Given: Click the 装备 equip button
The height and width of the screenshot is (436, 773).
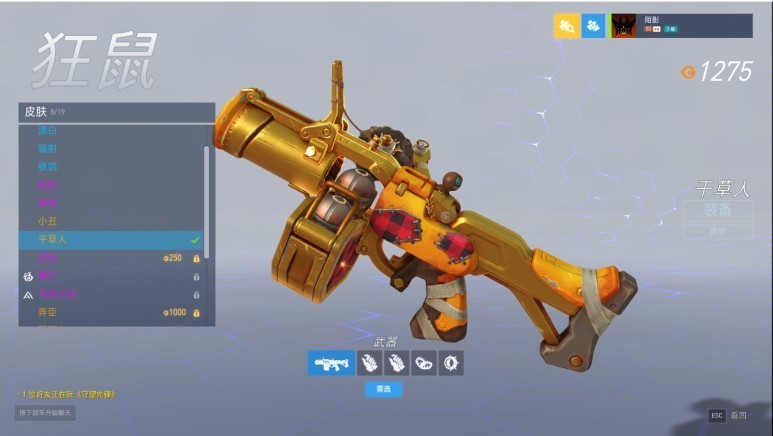Looking at the screenshot, I should tap(717, 210).
